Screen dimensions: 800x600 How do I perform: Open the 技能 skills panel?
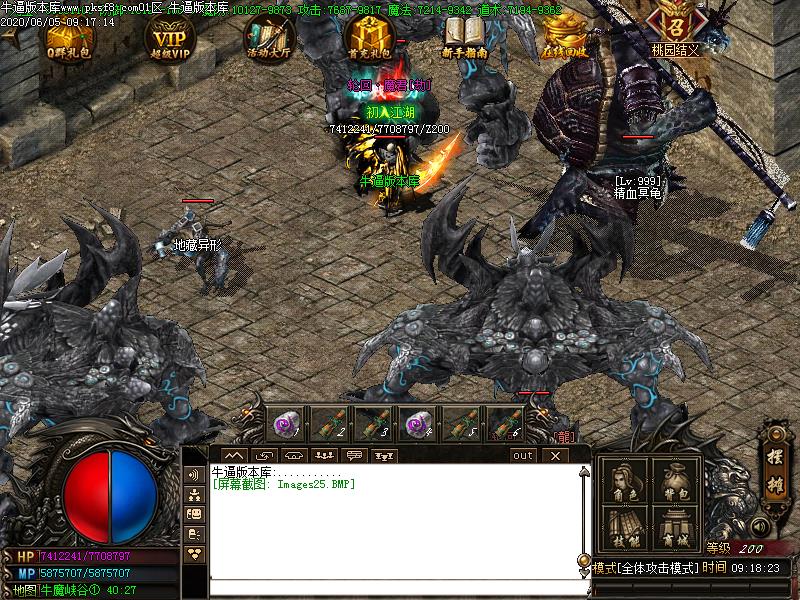pyautogui.click(x=623, y=528)
